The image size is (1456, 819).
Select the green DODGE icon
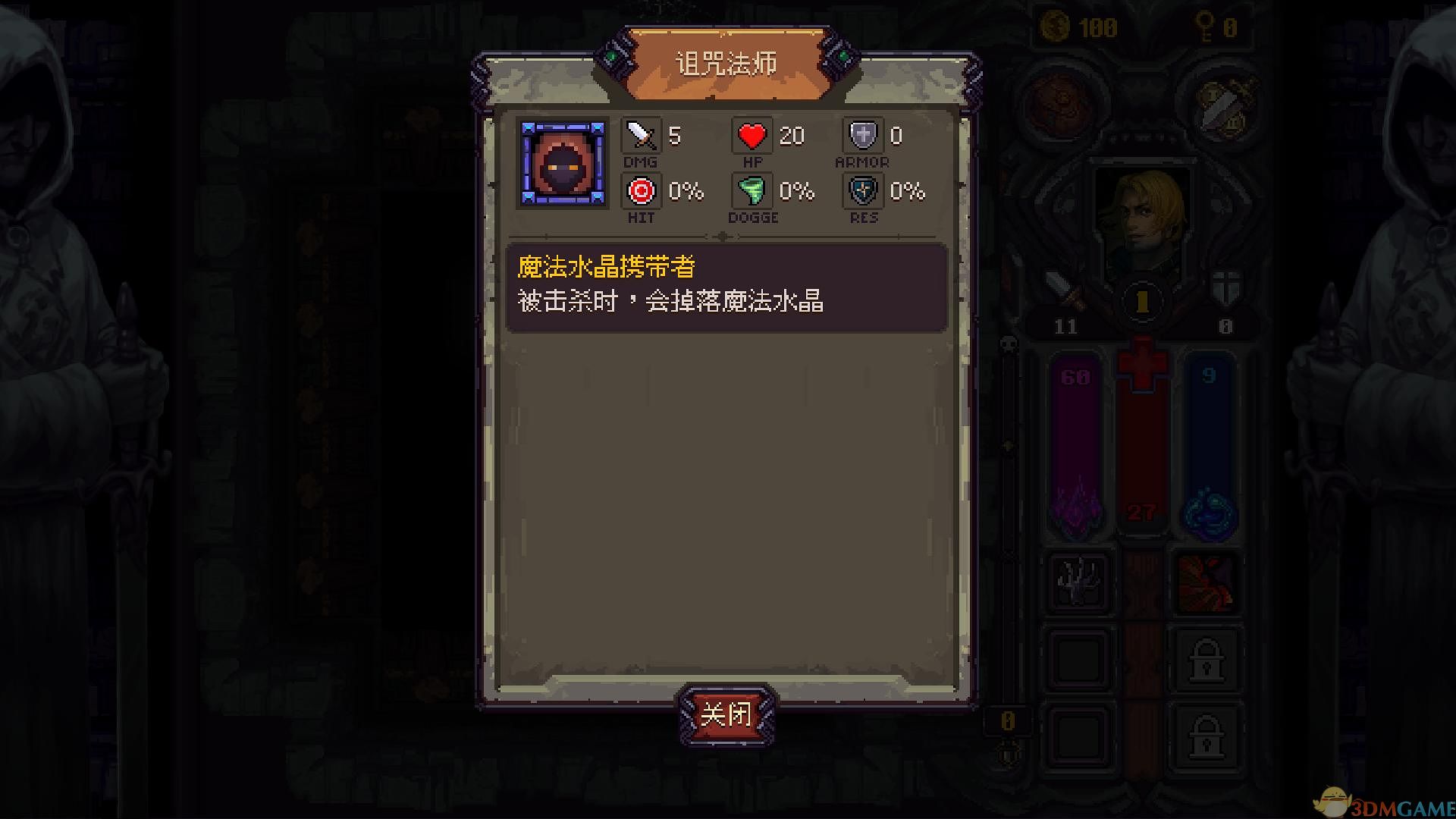click(x=752, y=191)
